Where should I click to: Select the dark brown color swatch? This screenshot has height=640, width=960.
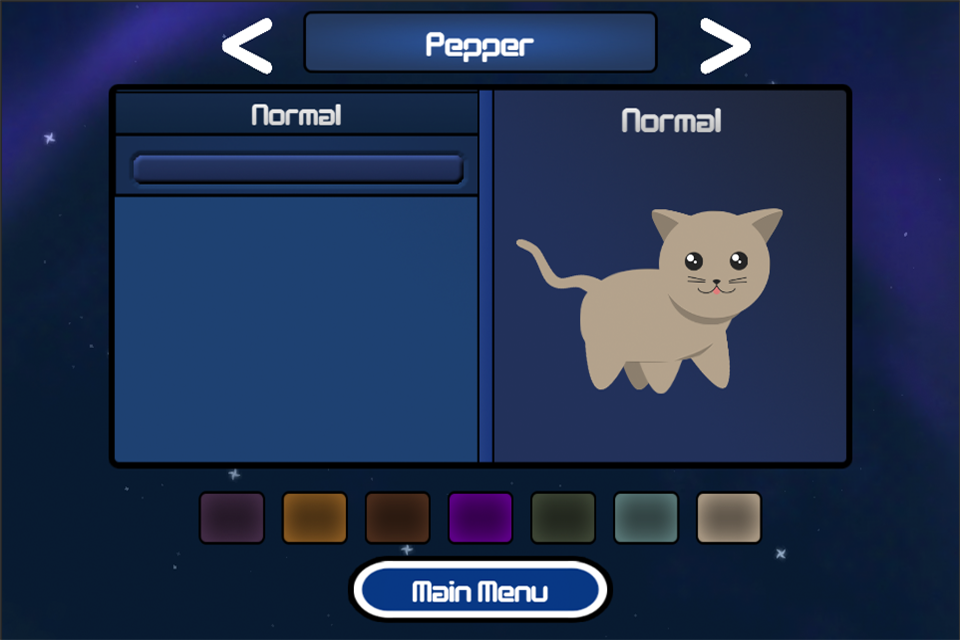pos(398,517)
